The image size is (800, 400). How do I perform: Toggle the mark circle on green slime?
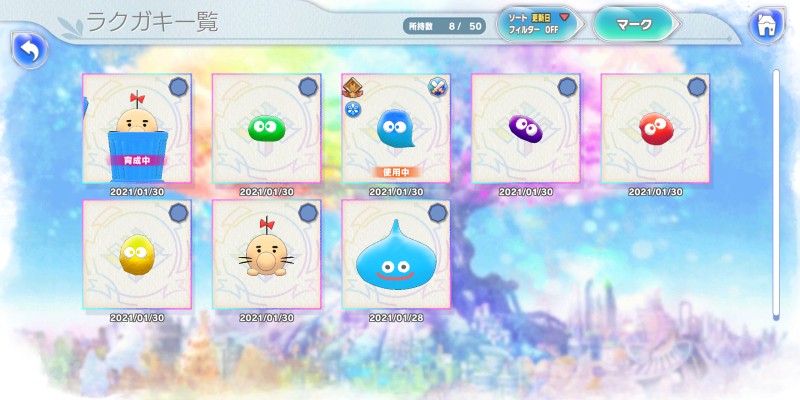pyautogui.click(x=308, y=87)
